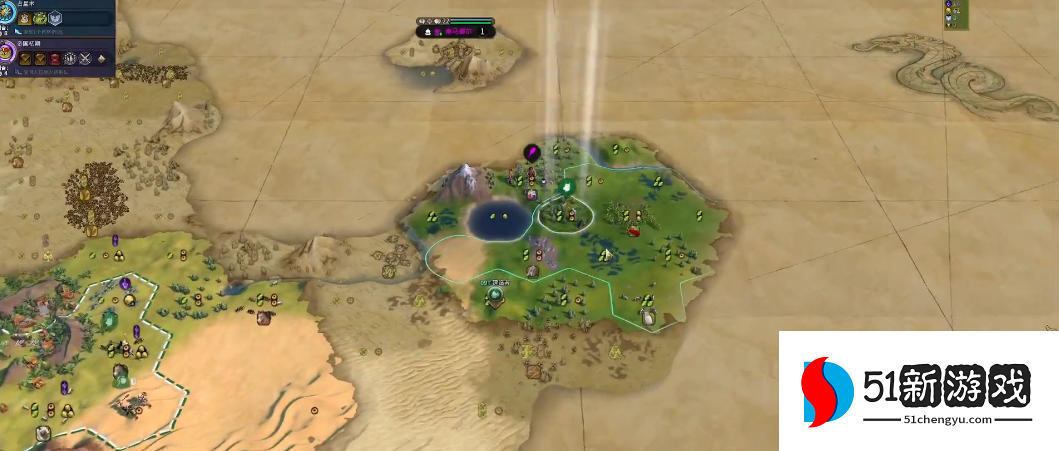Open the civics tracker with the purple ring
This screenshot has width=1059, height=451.
point(6,49)
